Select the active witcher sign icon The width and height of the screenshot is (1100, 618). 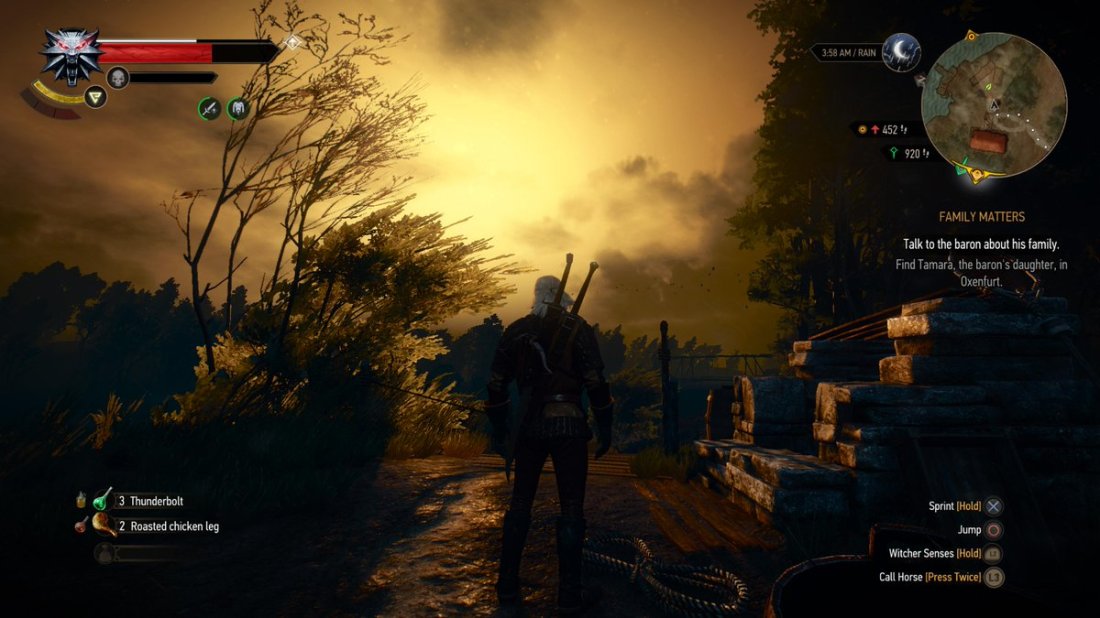point(95,97)
